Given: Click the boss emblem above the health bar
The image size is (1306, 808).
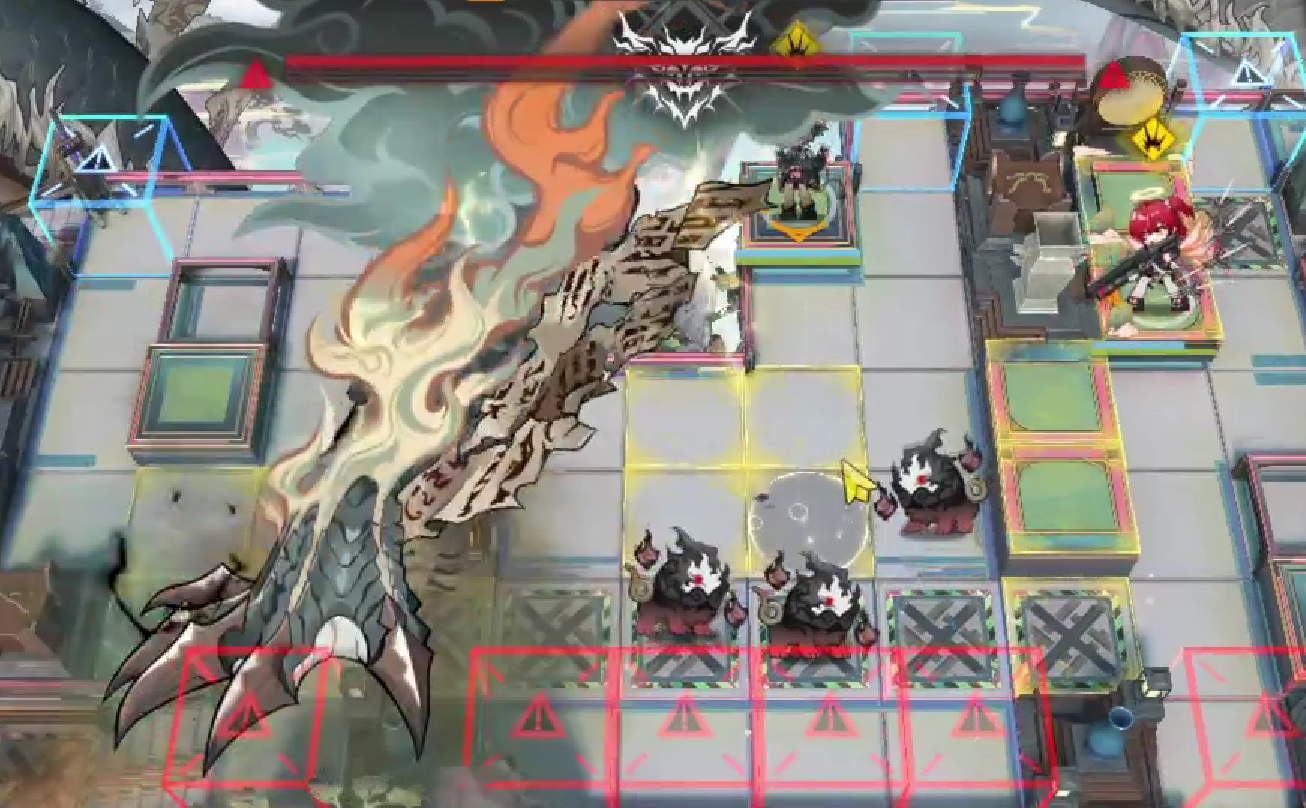Looking at the screenshot, I should click(684, 30).
